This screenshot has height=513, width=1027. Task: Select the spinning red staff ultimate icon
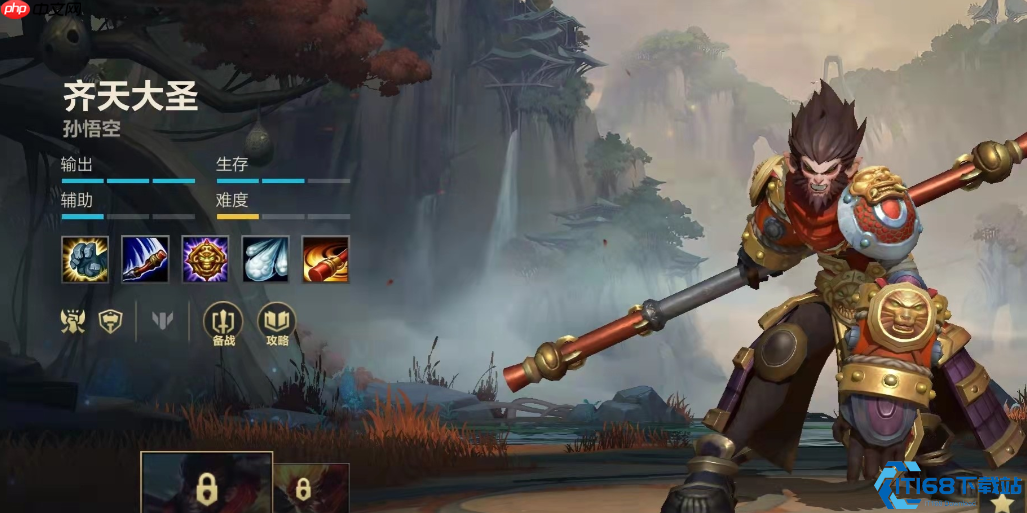click(326, 260)
